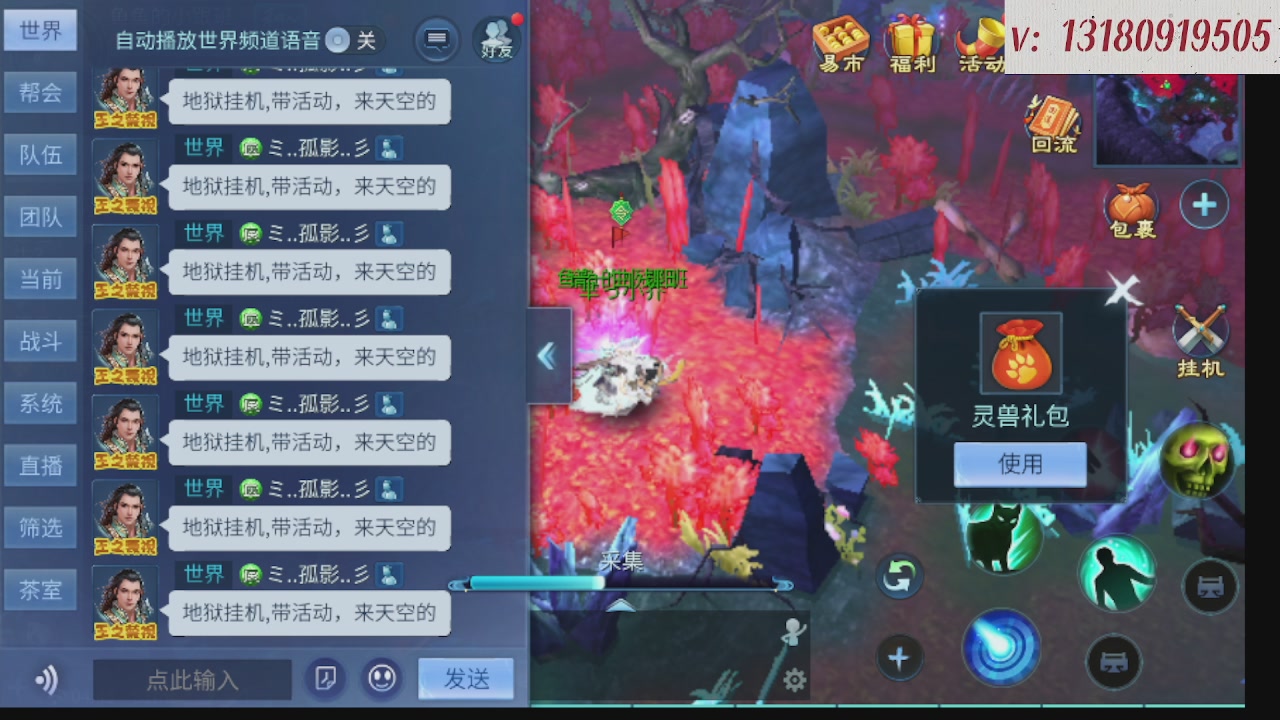Collapse the chat panel with the left arrow
This screenshot has height=720, width=1280.
pyautogui.click(x=548, y=356)
